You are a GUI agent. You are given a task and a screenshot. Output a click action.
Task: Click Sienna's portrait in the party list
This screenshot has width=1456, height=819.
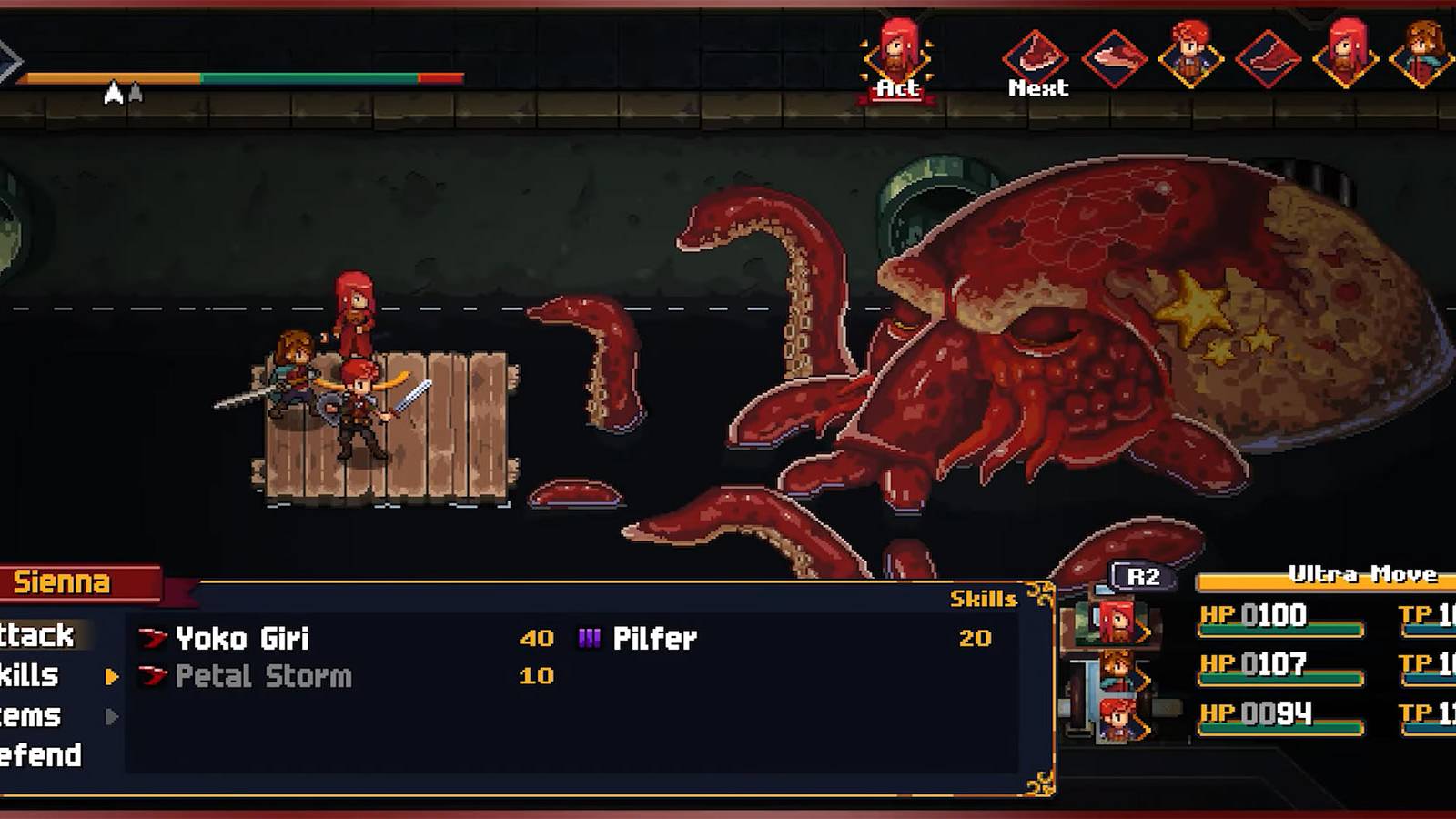pos(1117,622)
